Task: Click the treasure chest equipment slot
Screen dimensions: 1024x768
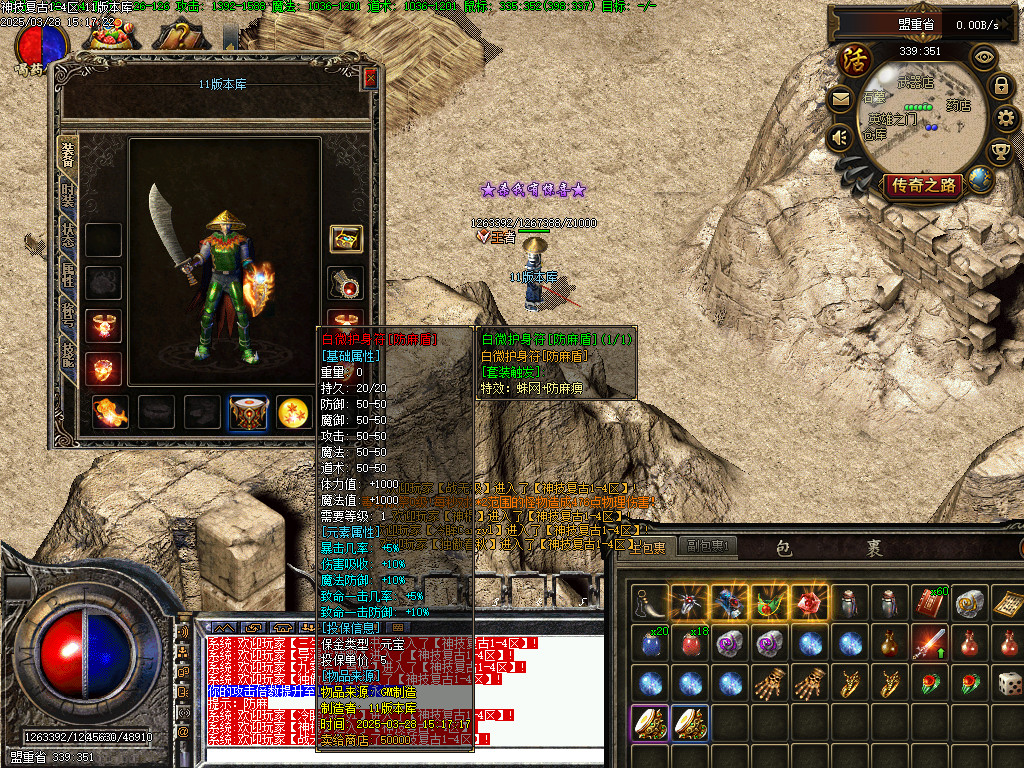Action: point(346,239)
